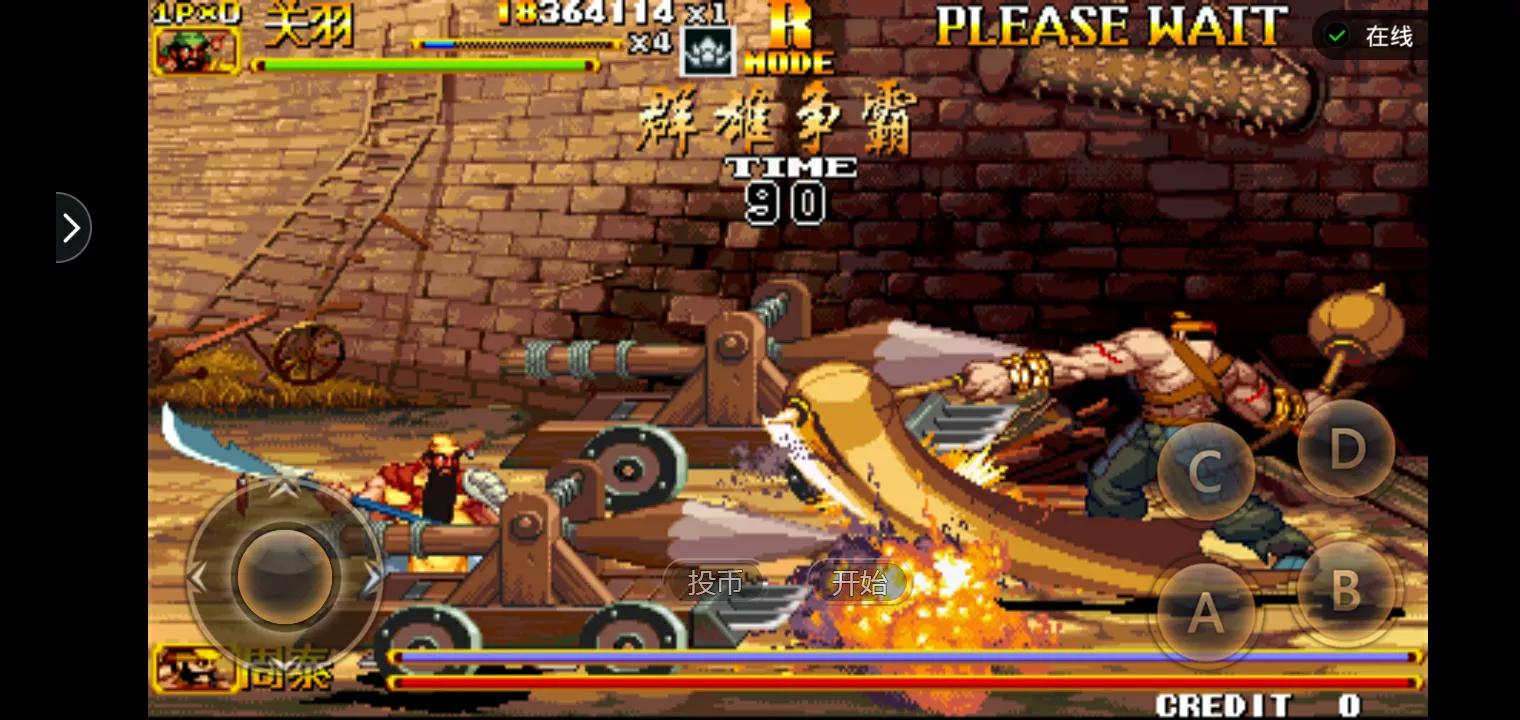Tap the TIME 90 countdown number
This screenshot has width=1520, height=720.
click(x=787, y=204)
